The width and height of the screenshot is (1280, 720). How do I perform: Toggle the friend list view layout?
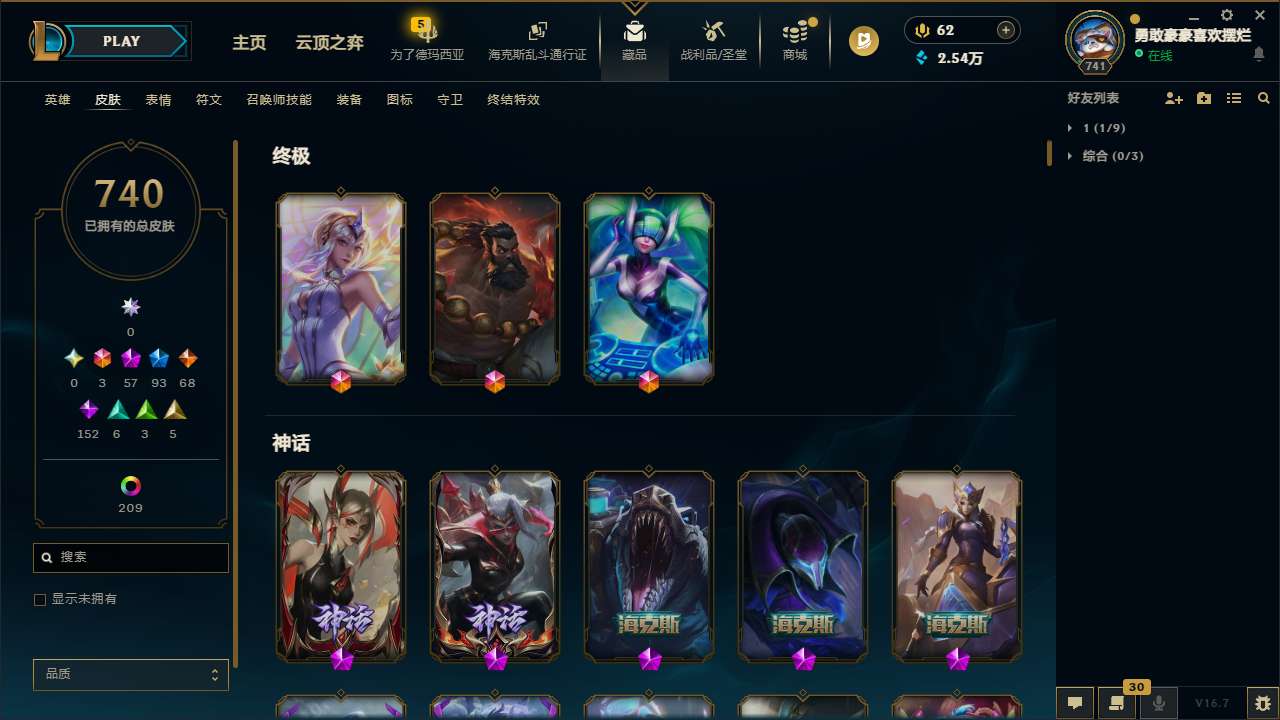1233,98
